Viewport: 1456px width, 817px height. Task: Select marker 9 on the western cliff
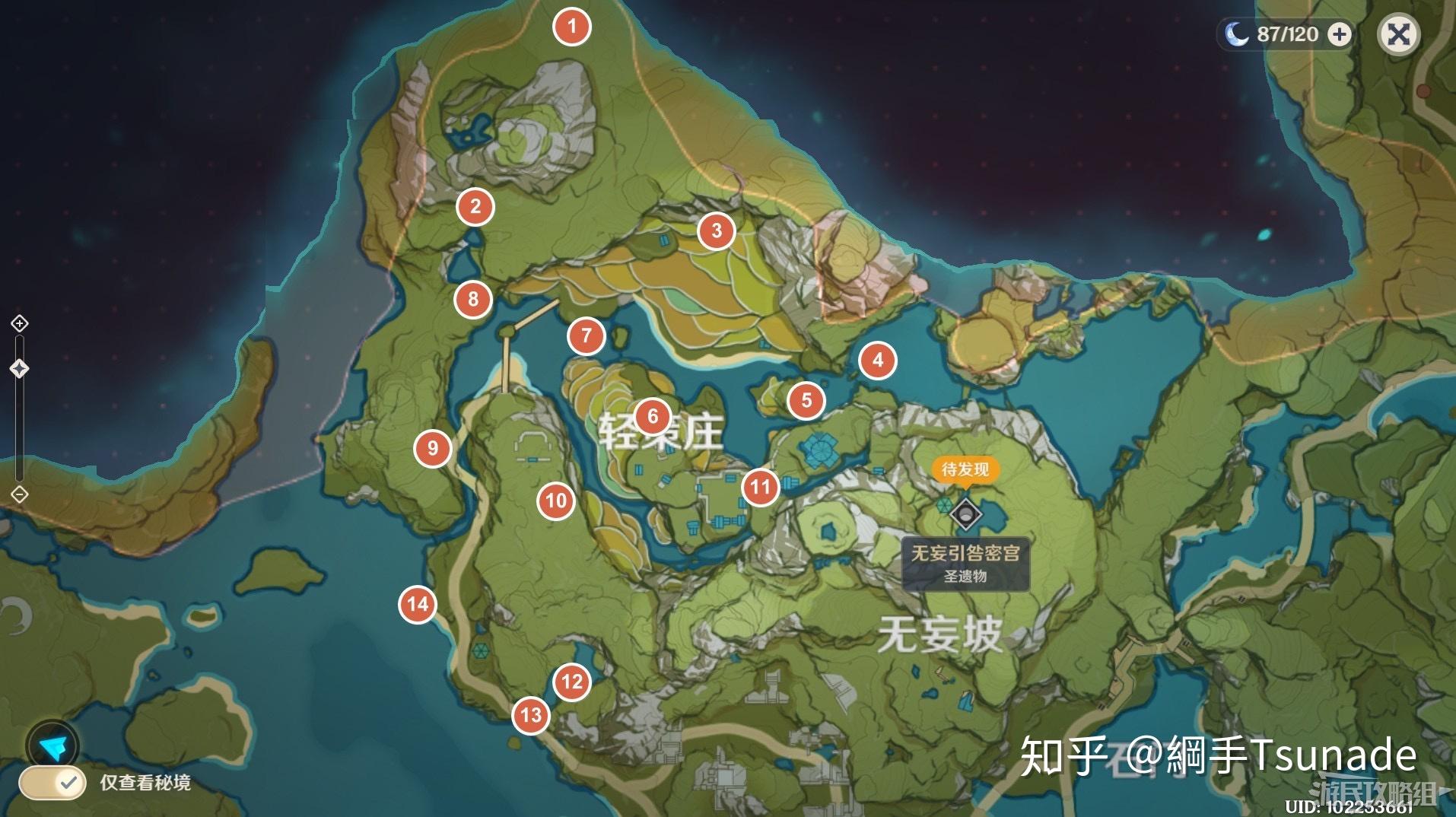click(x=431, y=449)
